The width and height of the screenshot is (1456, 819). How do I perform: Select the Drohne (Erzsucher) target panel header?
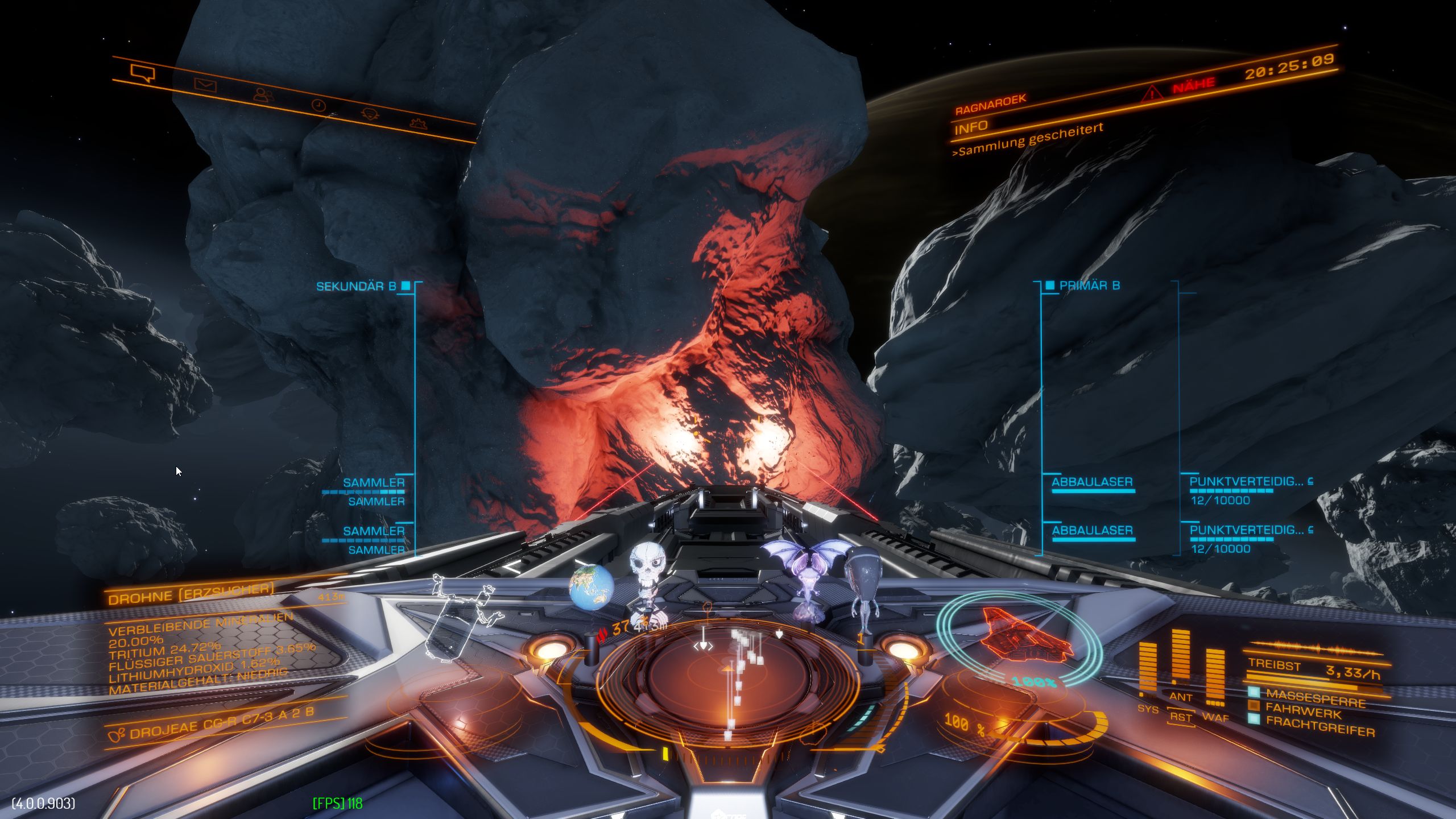point(191,593)
